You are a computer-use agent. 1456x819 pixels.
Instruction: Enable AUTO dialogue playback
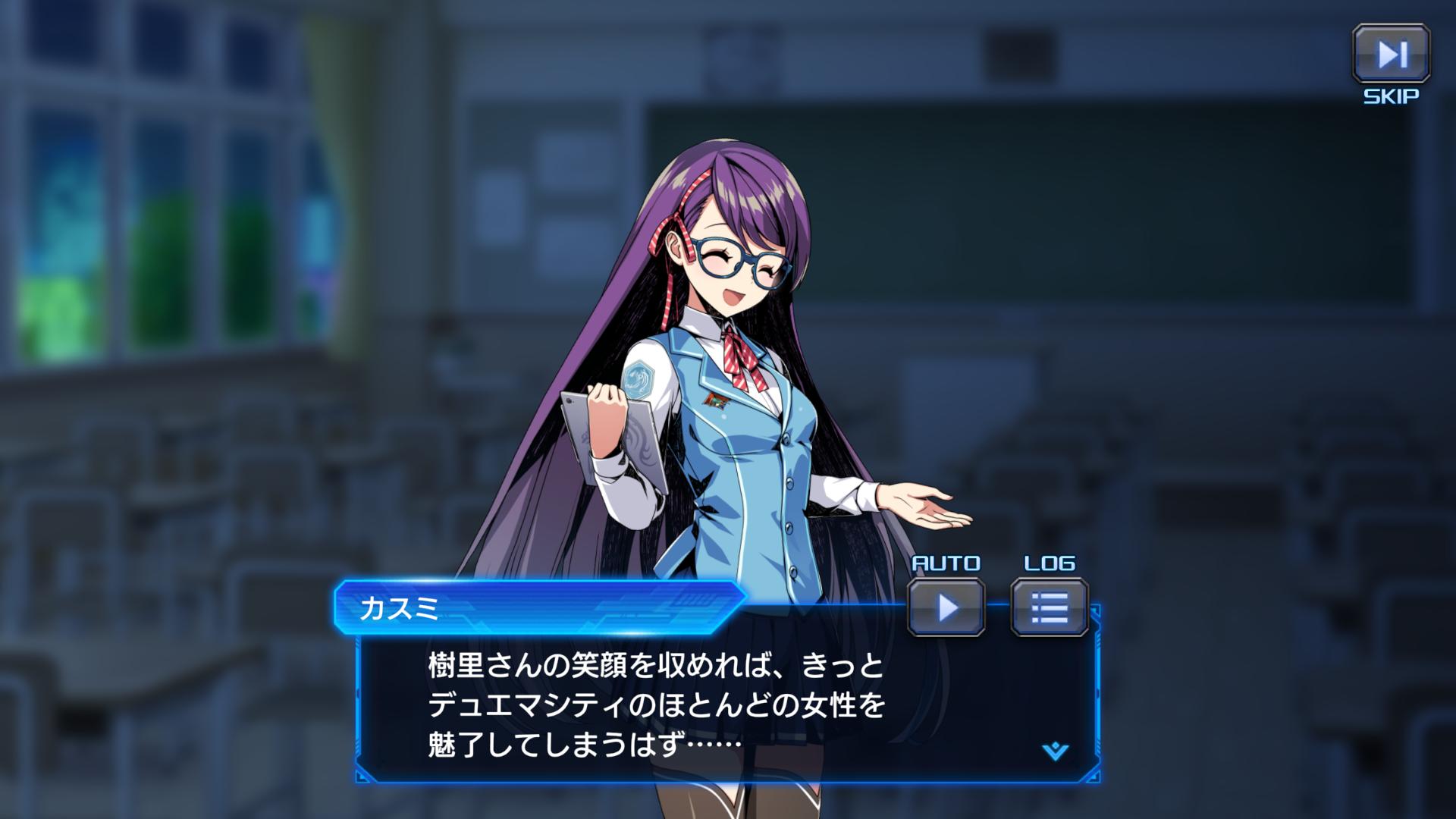click(946, 607)
